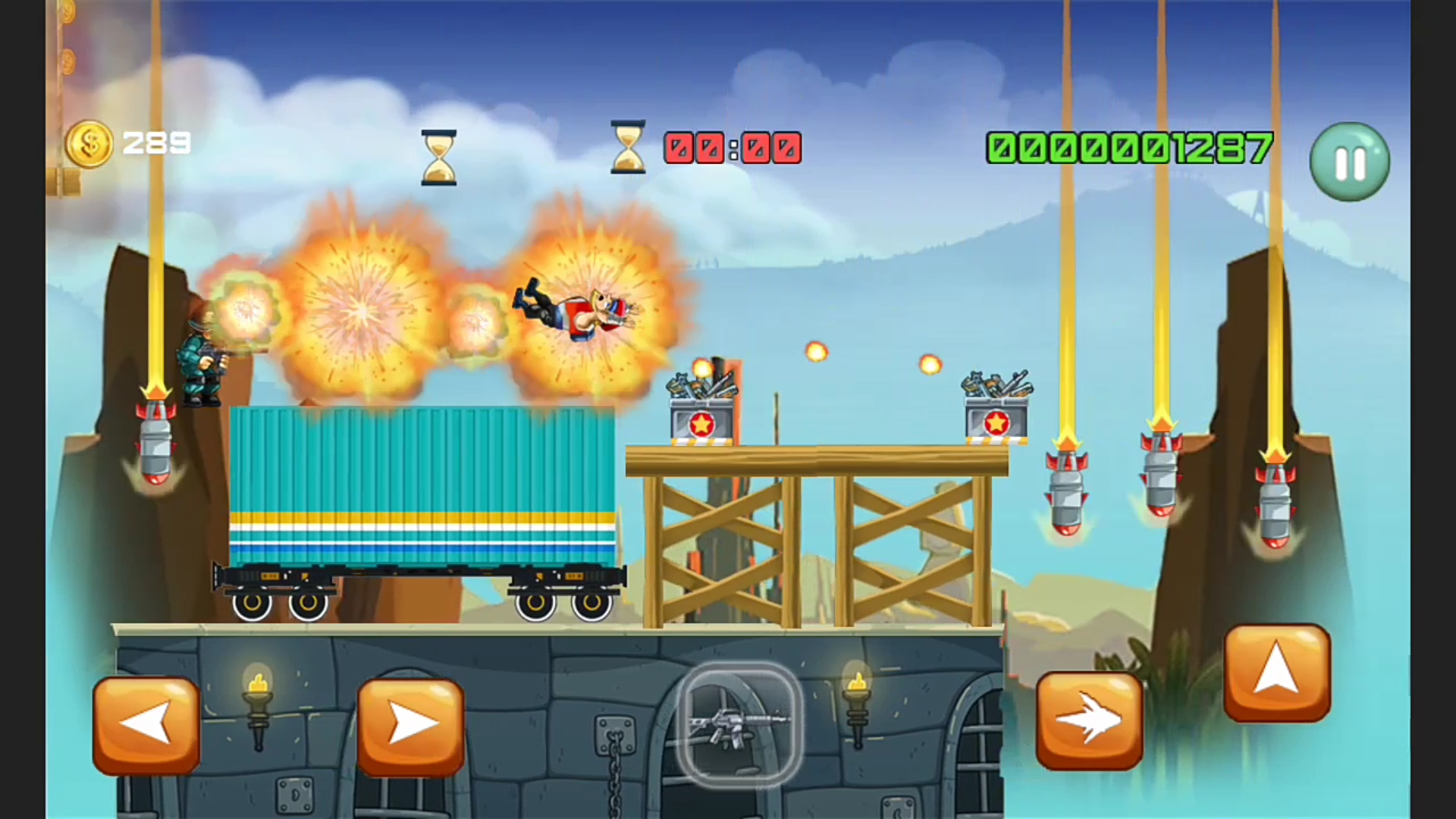This screenshot has height=819, width=1456.
Task: Click the gold coin currency icon
Action: [x=91, y=143]
